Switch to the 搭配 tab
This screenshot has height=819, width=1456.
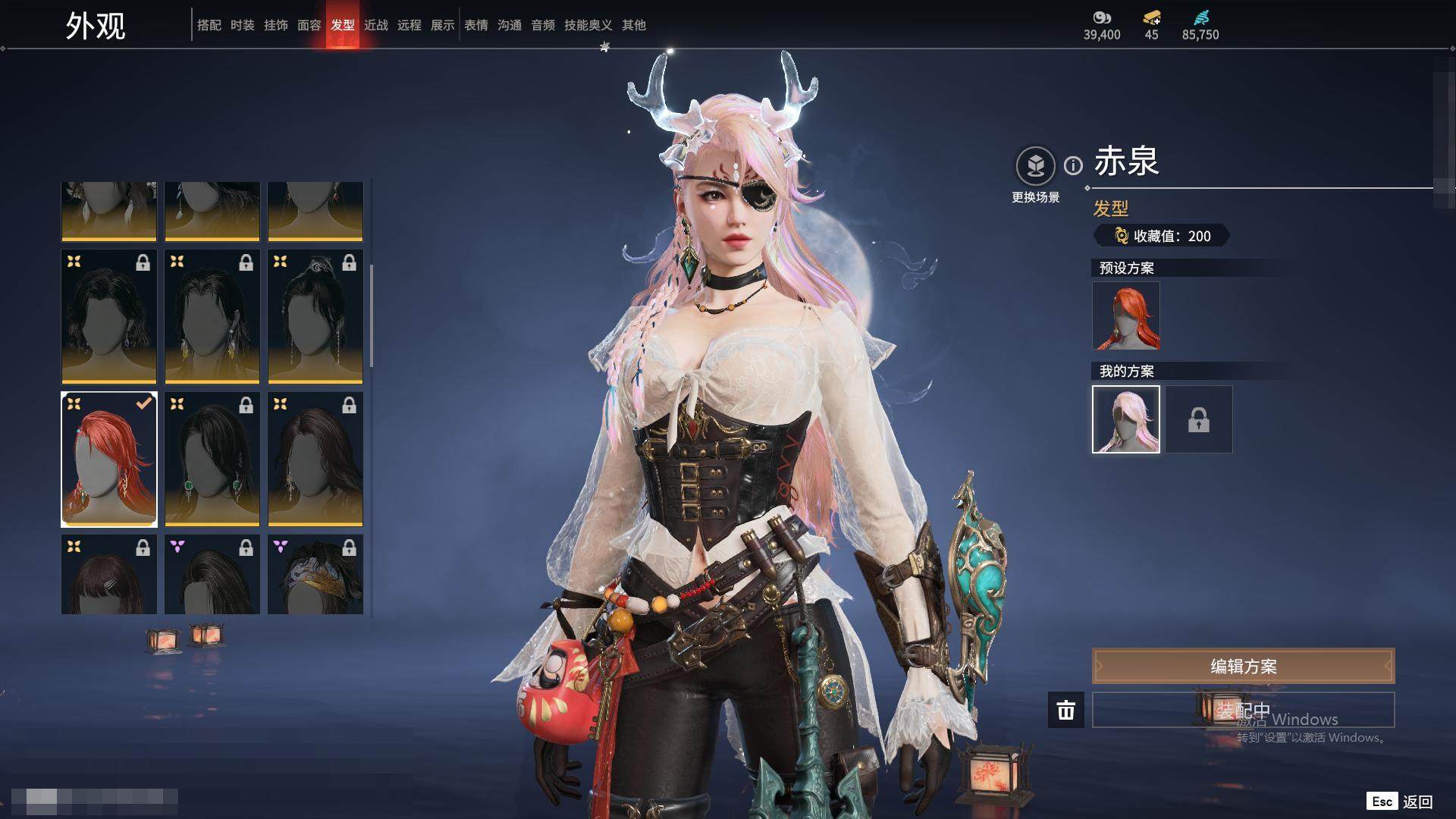(209, 25)
